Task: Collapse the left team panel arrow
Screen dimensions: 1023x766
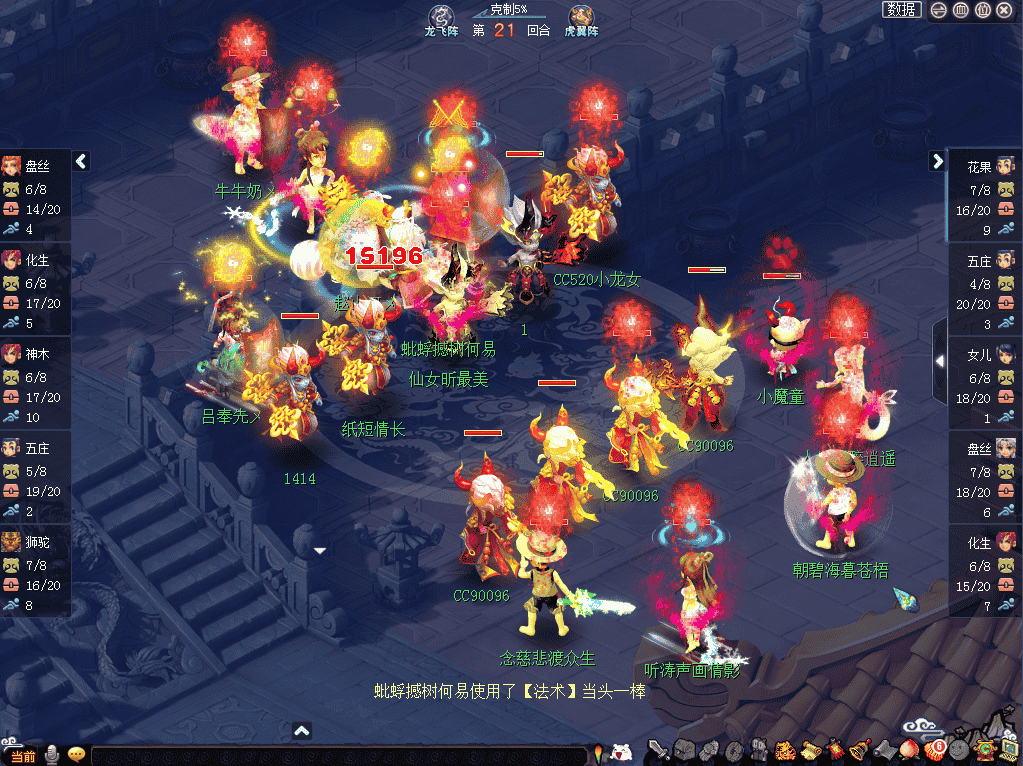Action: click(x=81, y=161)
